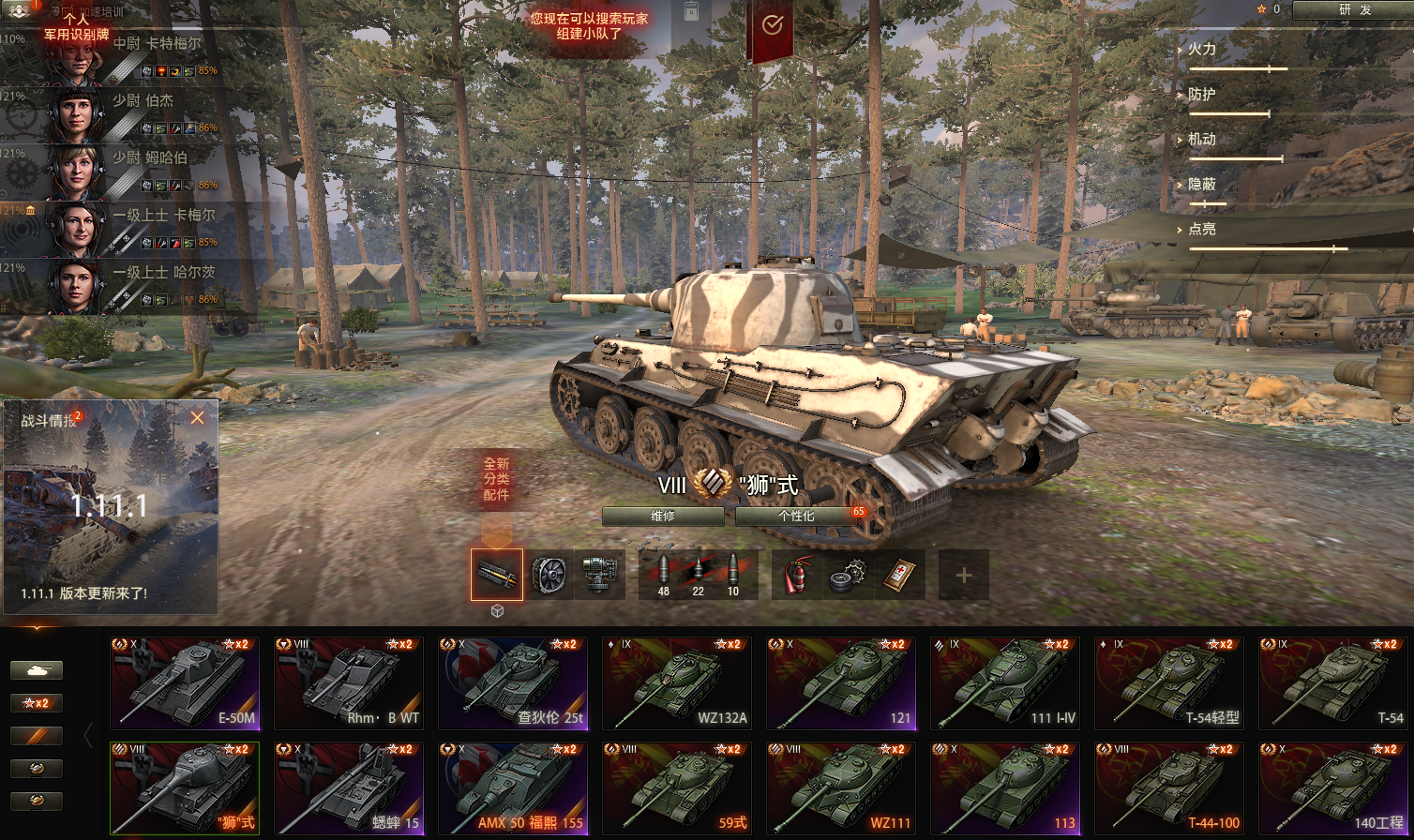Open the tank filter in carousel sidebar
Viewport: 1414px width, 840px height.
point(37,670)
